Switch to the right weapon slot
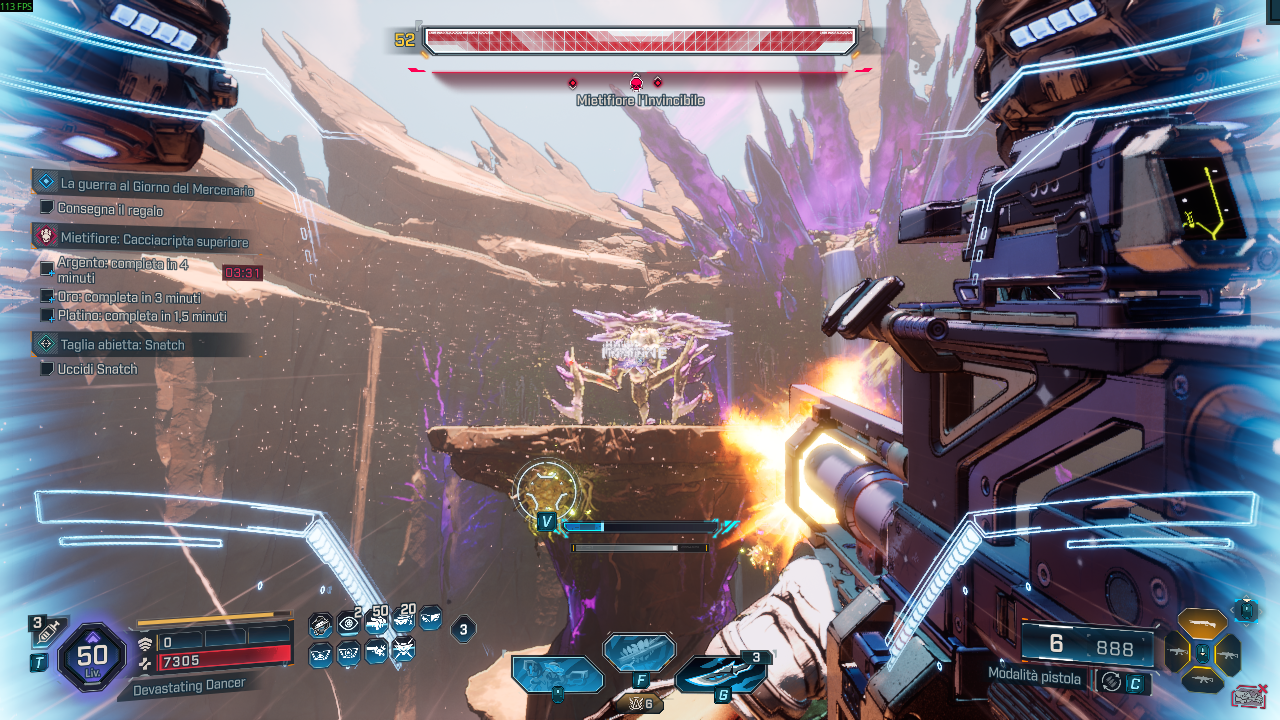 click(x=1227, y=654)
